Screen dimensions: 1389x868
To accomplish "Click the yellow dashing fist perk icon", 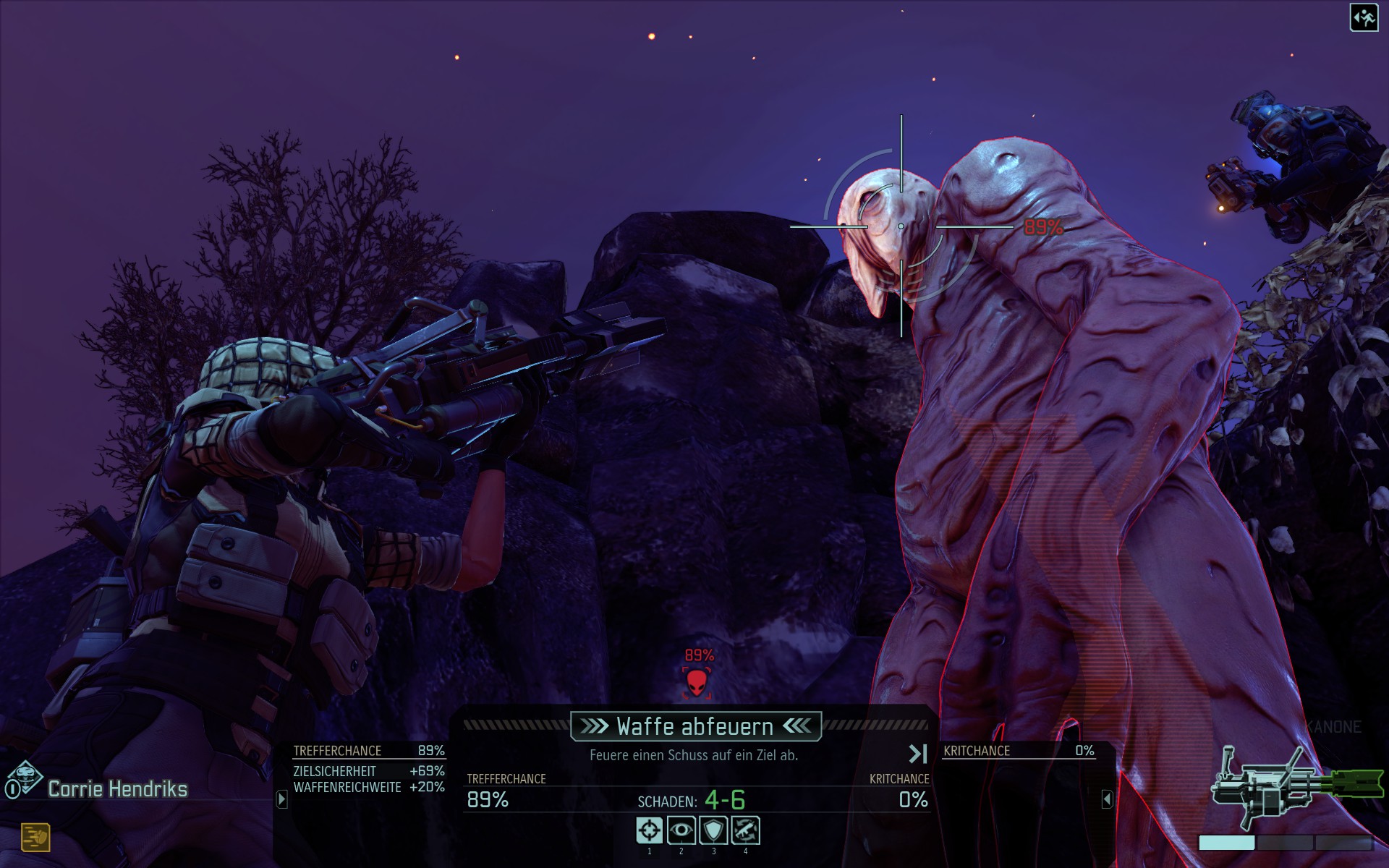I will tap(35, 838).
